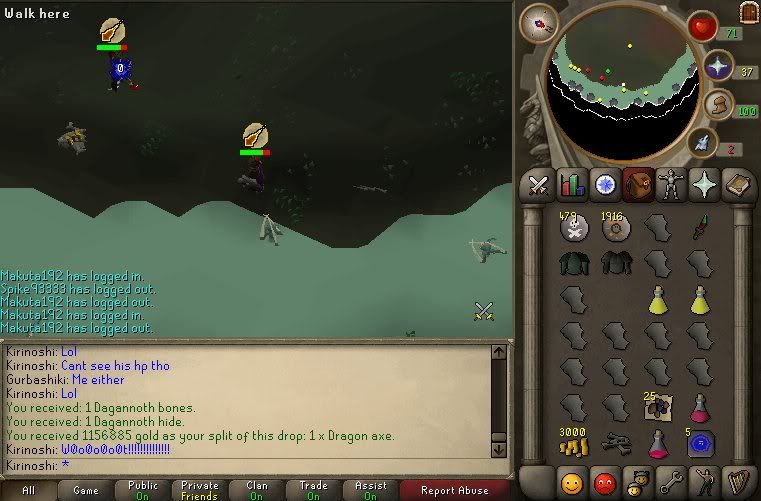Open the Prayer tab
The width and height of the screenshot is (761, 501).
pyautogui.click(x=702, y=185)
